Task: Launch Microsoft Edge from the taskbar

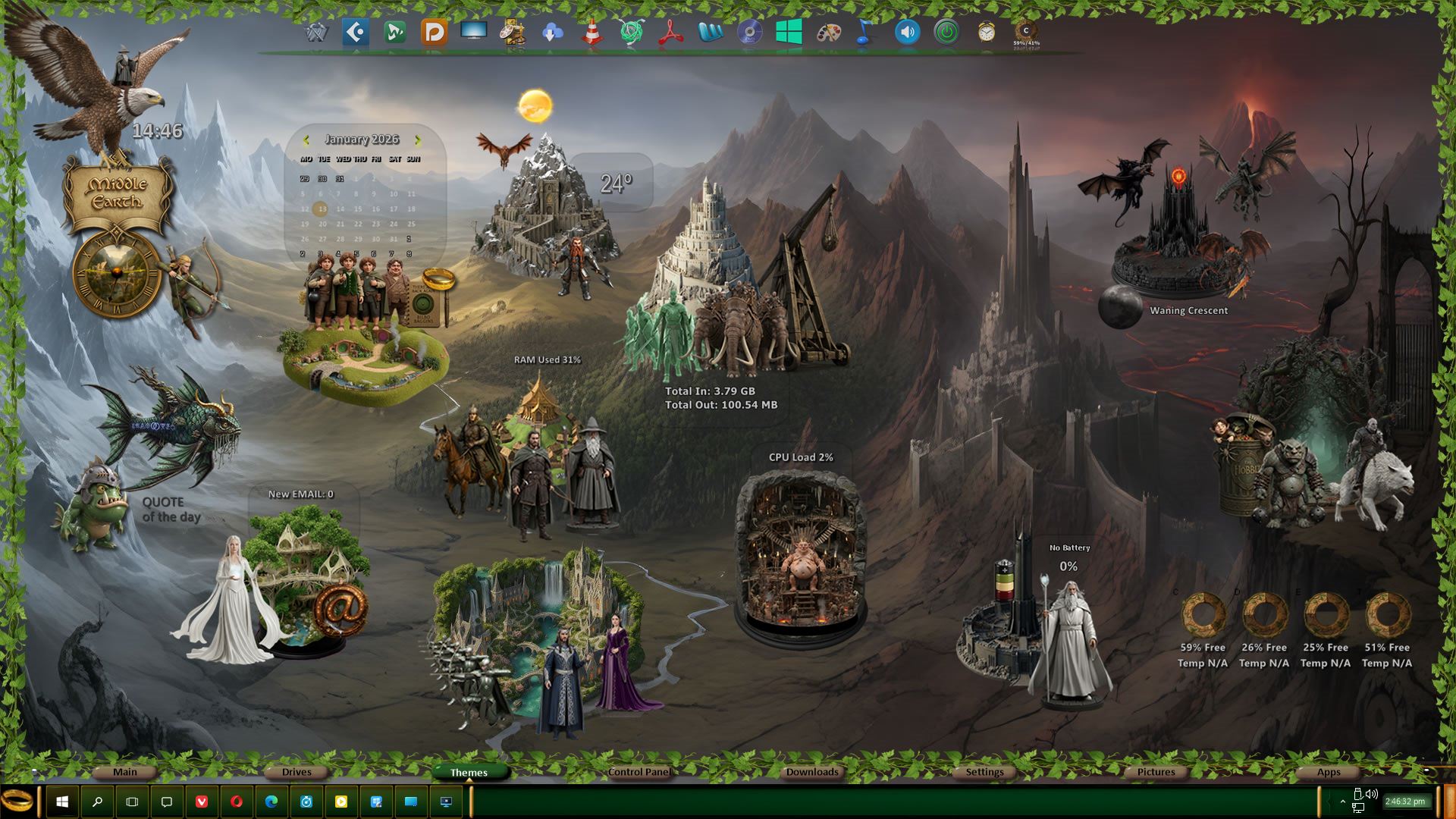Action: point(271,802)
